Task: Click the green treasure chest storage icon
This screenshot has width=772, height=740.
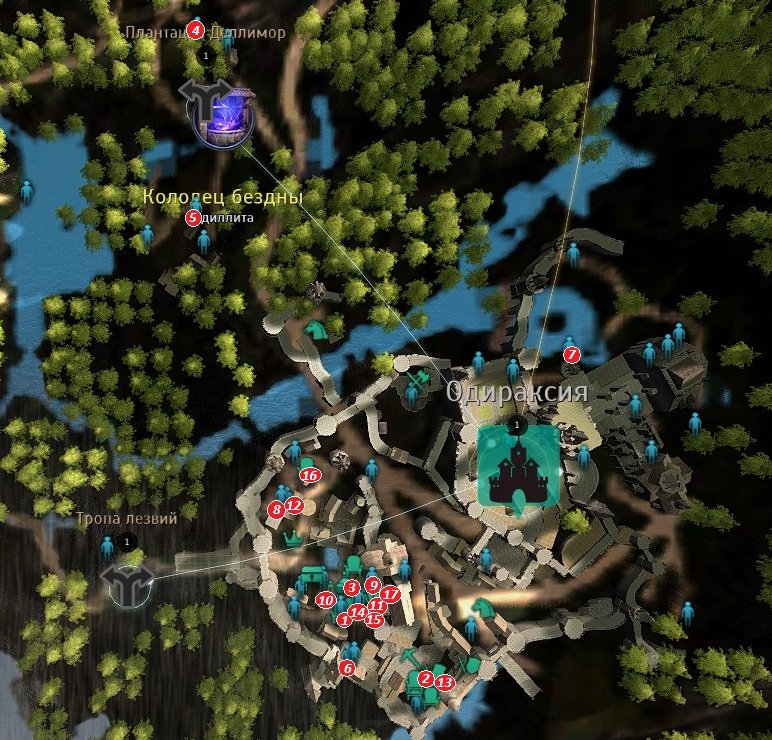Action: coord(314,574)
